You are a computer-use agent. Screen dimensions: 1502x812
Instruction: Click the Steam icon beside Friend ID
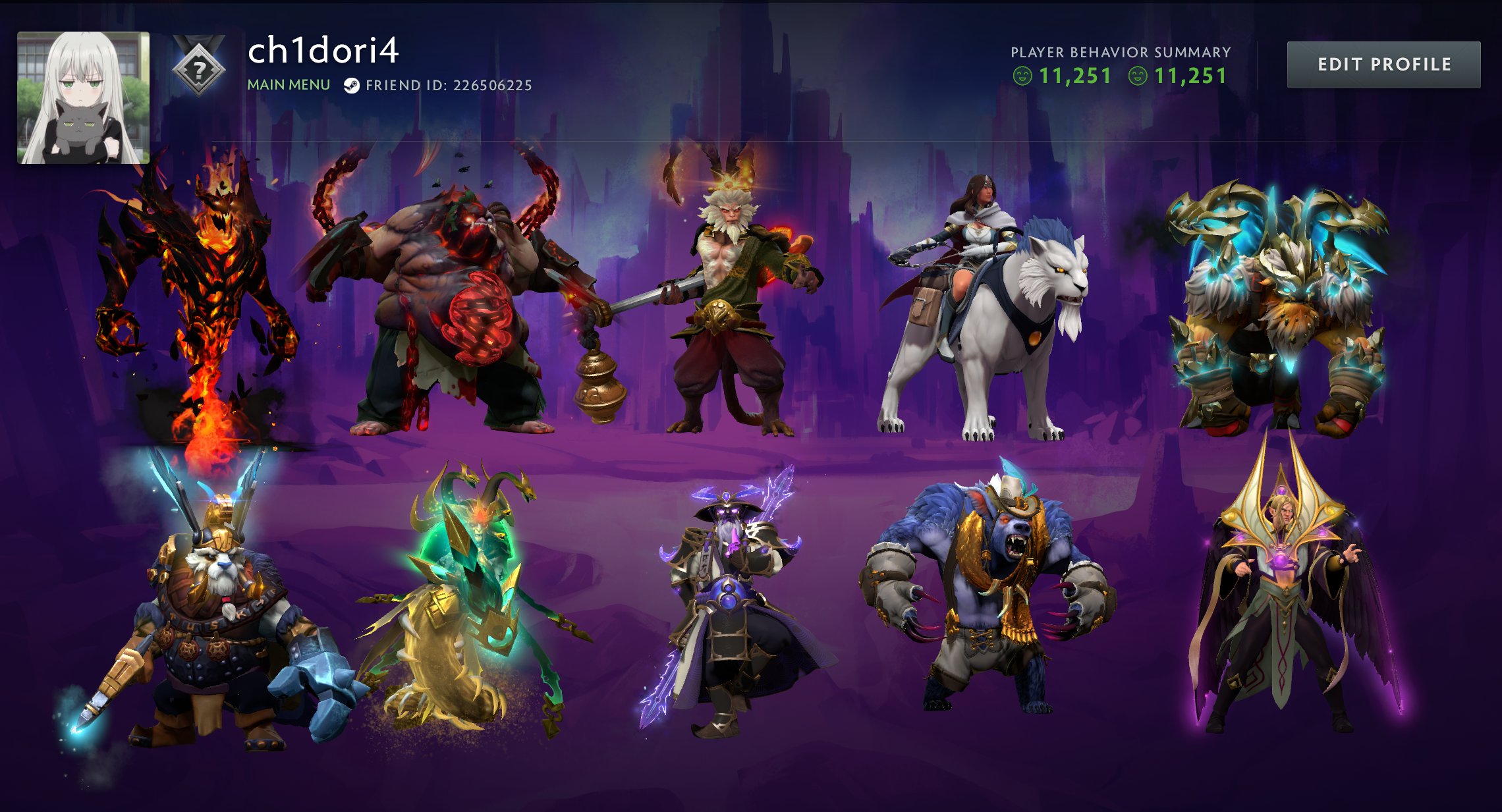click(352, 84)
